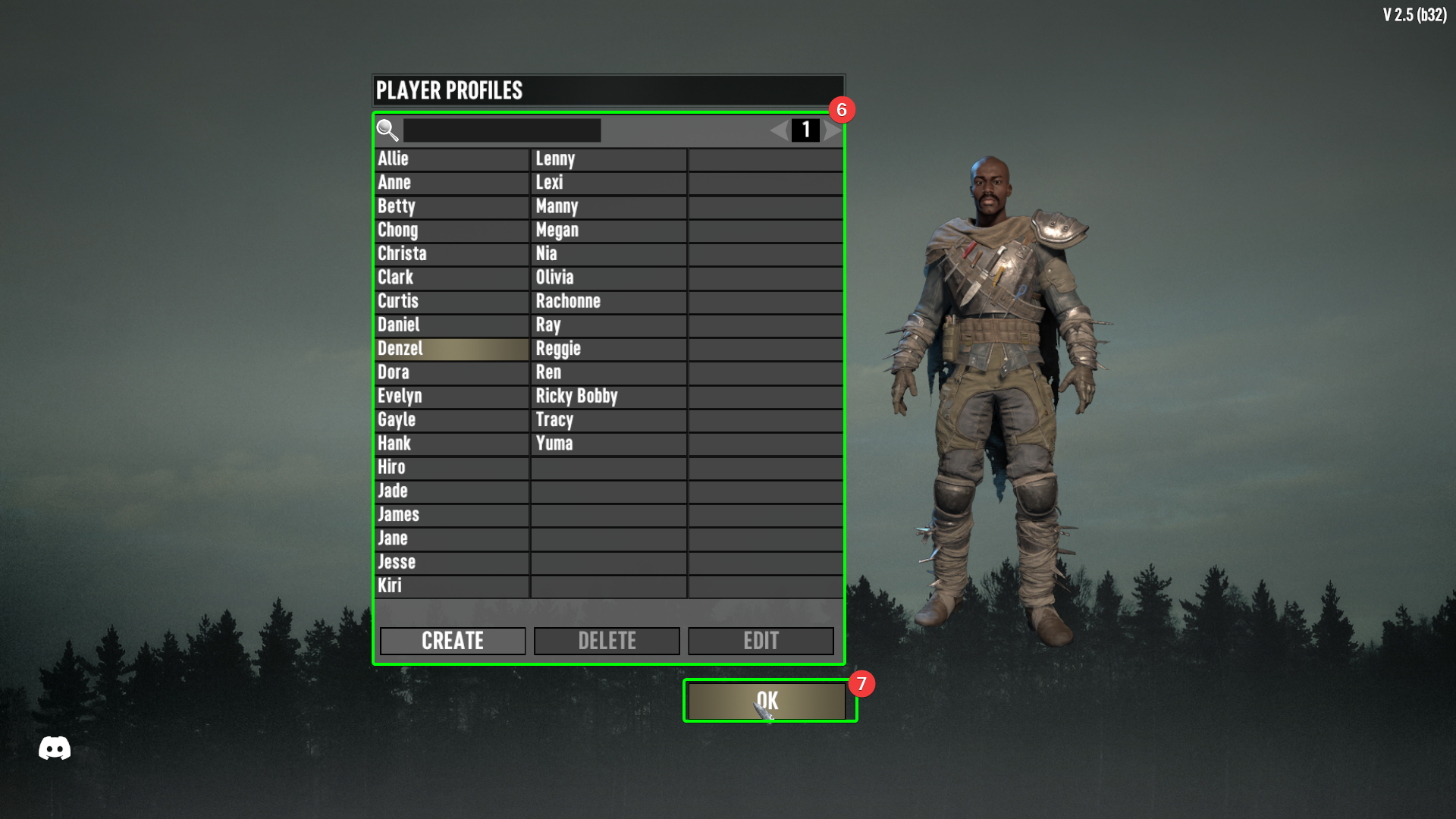The image size is (1456, 819).
Task: Select the Kiri profile
Action: (x=450, y=585)
